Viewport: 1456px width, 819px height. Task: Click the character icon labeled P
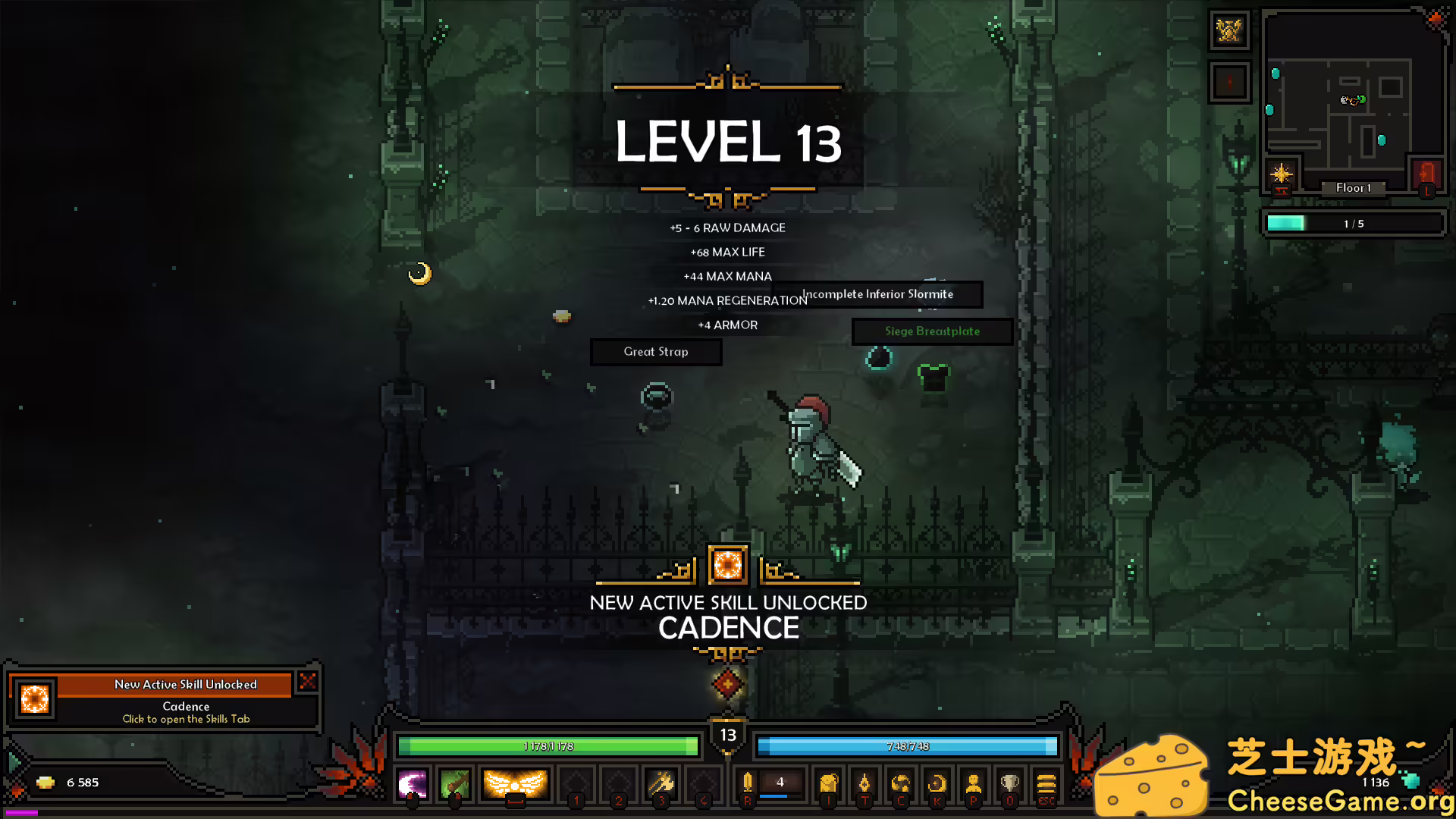(x=974, y=783)
